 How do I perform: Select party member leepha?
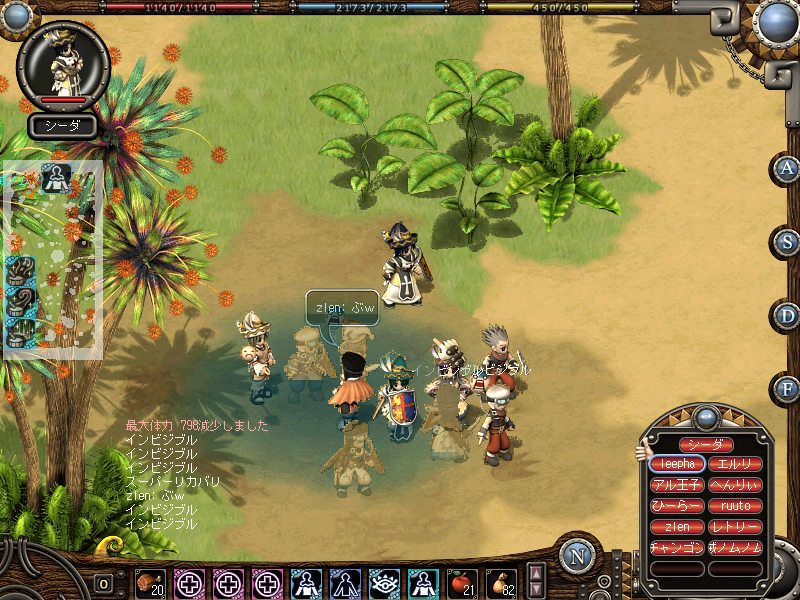pyautogui.click(x=677, y=464)
